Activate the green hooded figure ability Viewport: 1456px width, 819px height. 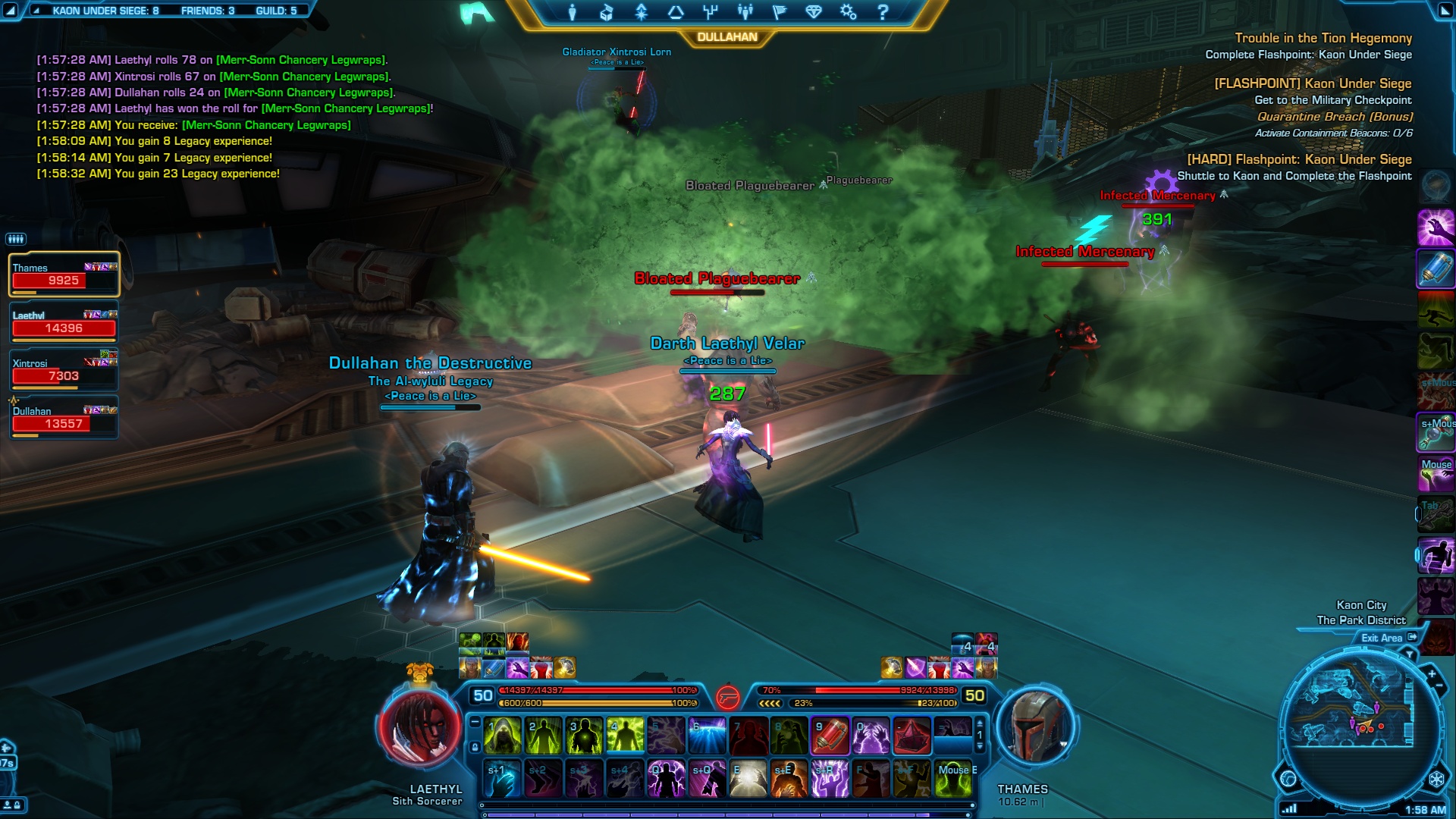(x=502, y=736)
